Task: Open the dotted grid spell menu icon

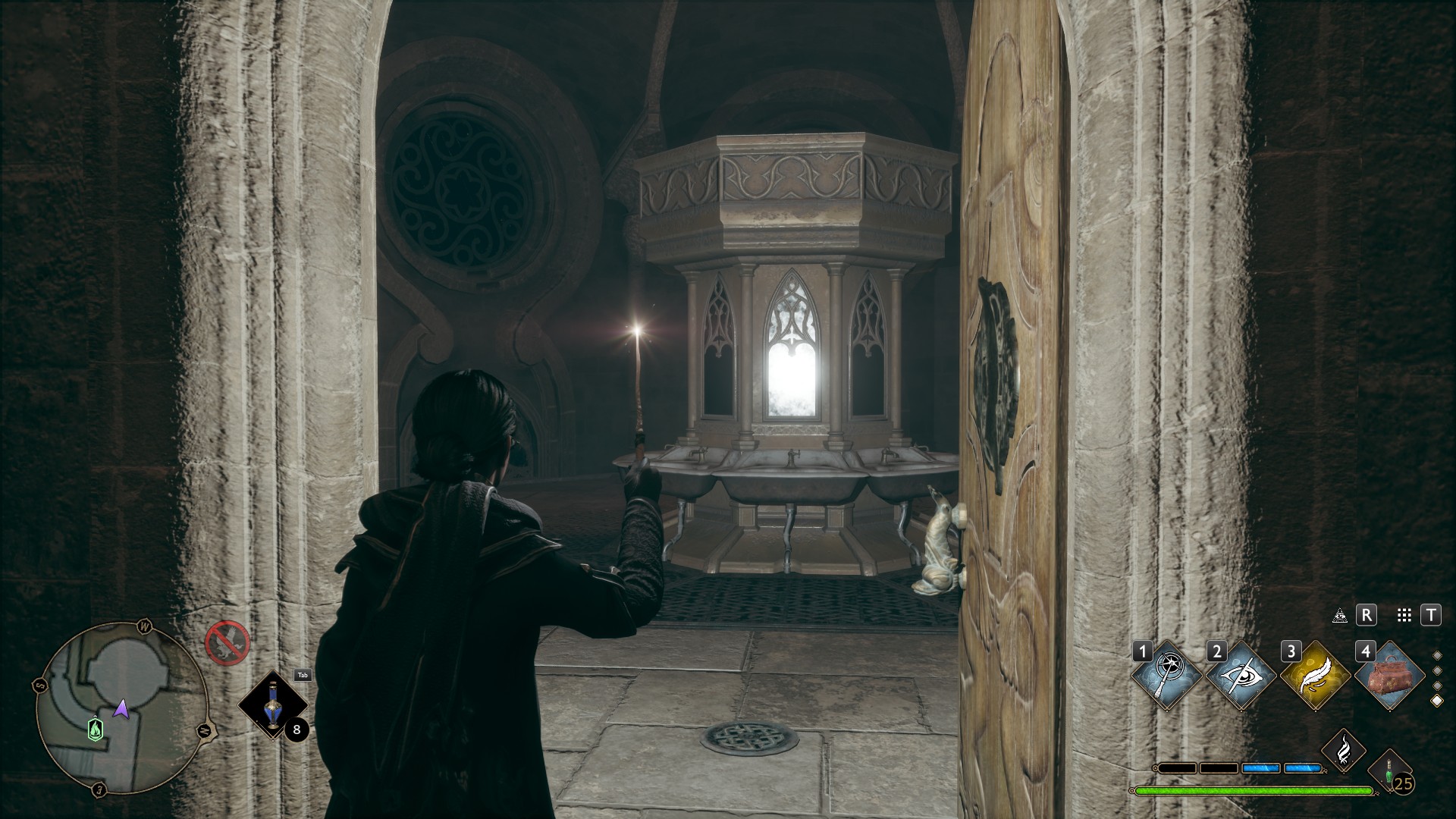Action: (1404, 616)
